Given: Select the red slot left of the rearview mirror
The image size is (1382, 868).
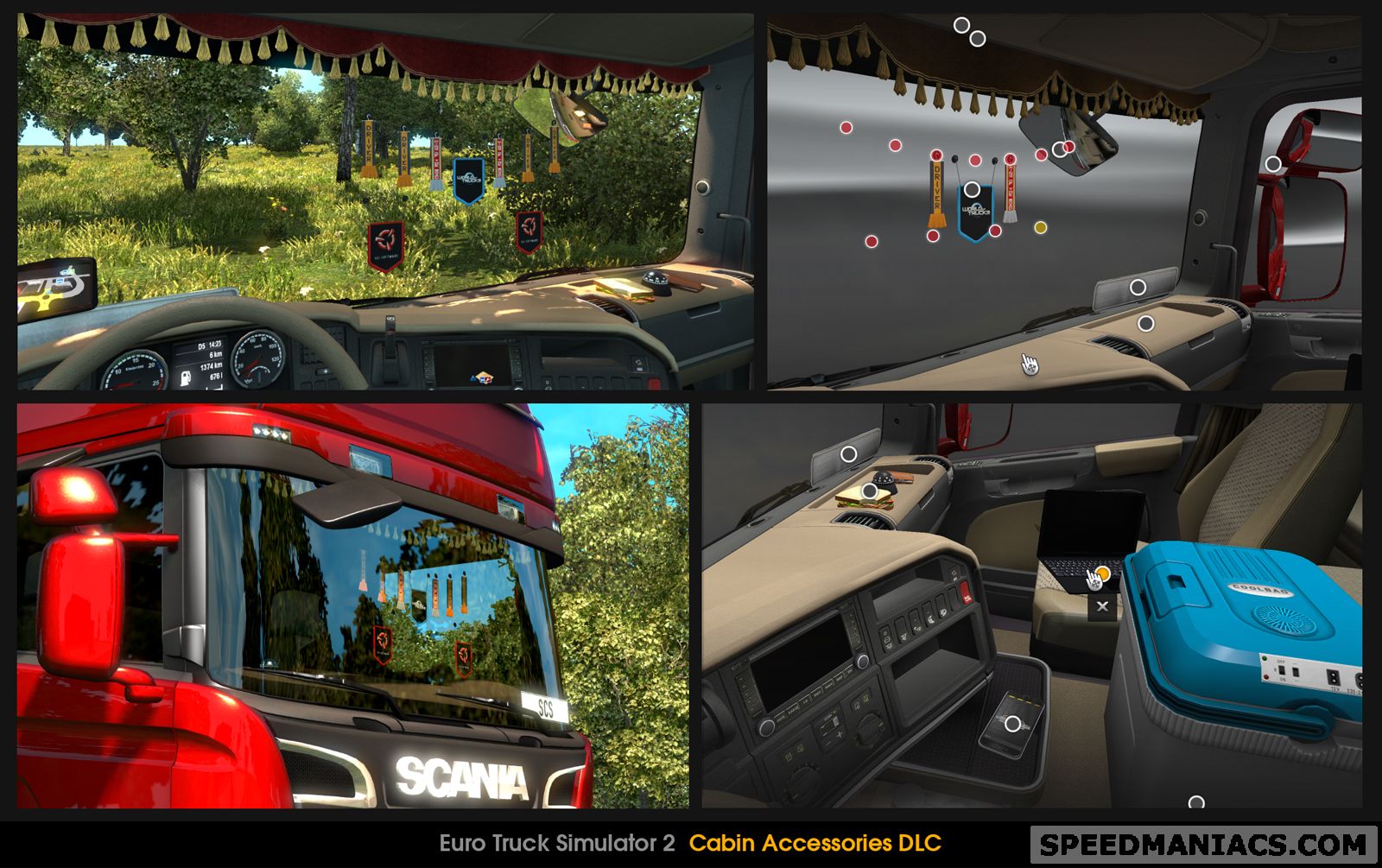Looking at the screenshot, I should (x=1041, y=155).
